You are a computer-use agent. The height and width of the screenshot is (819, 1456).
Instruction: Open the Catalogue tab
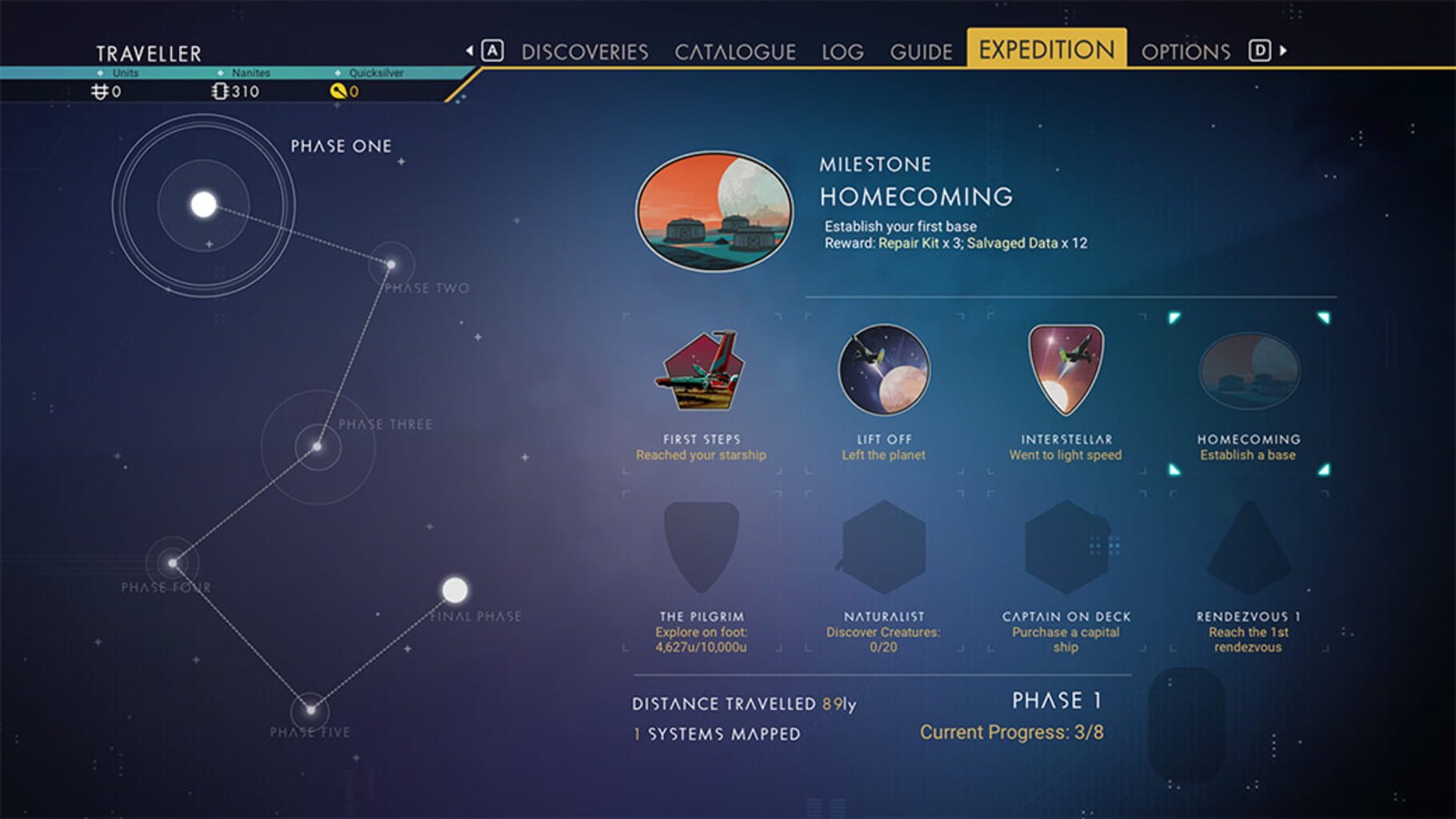(x=736, y=51)
